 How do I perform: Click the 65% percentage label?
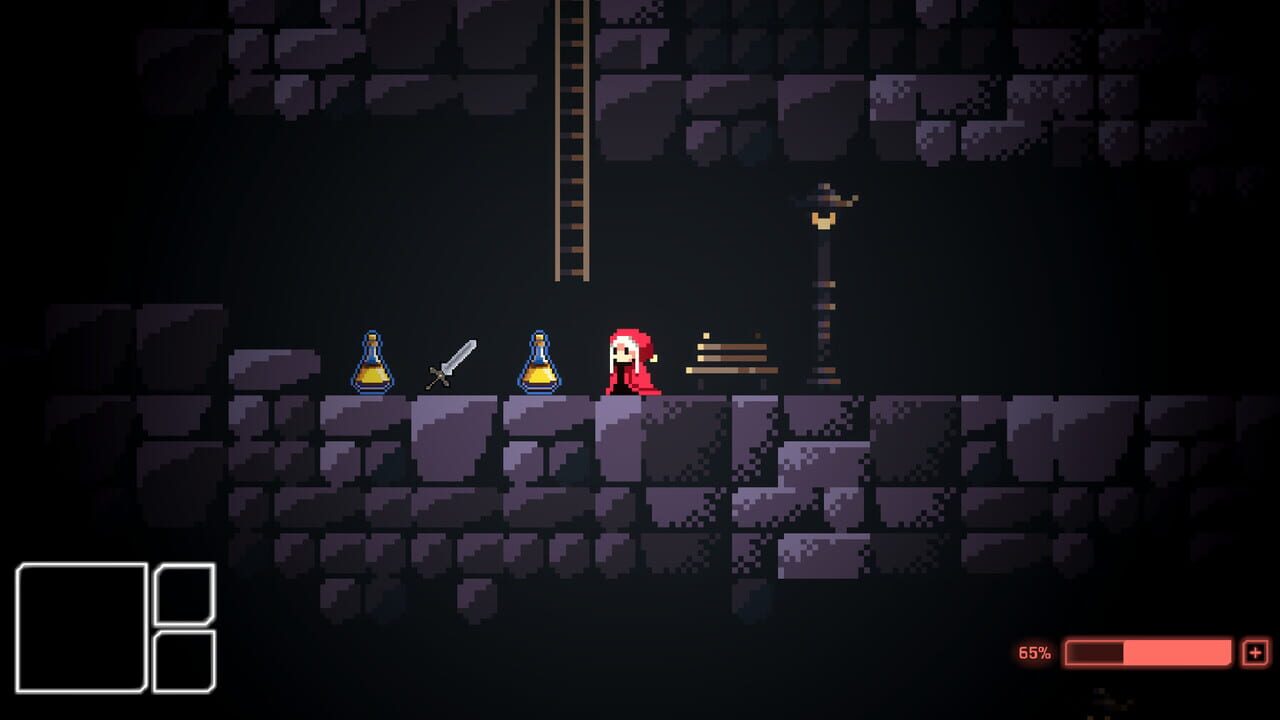1034,654
